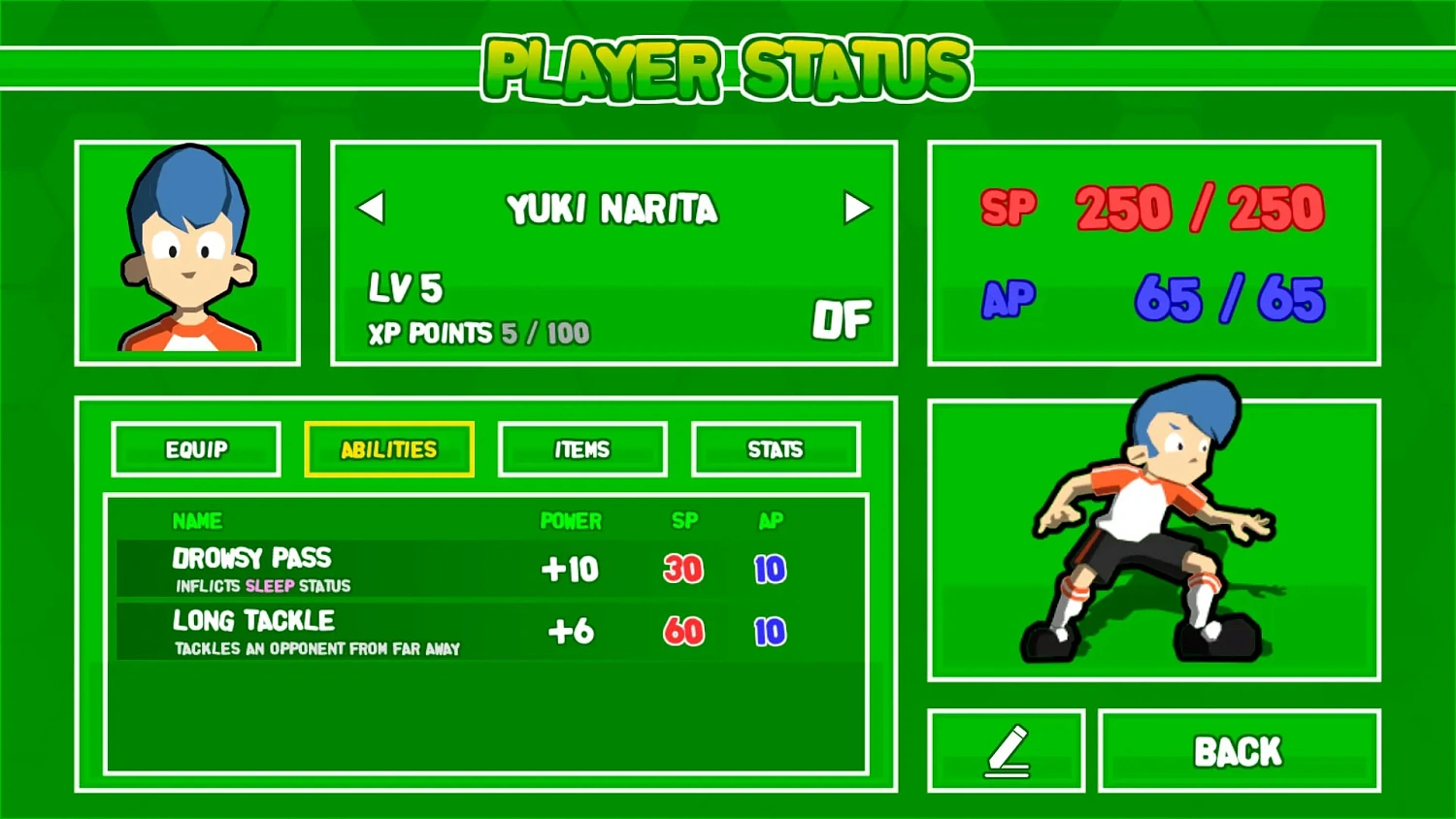This screenshot has height=819, width=1456.
Task: Click the Back button
Action: click(1239, 750)
